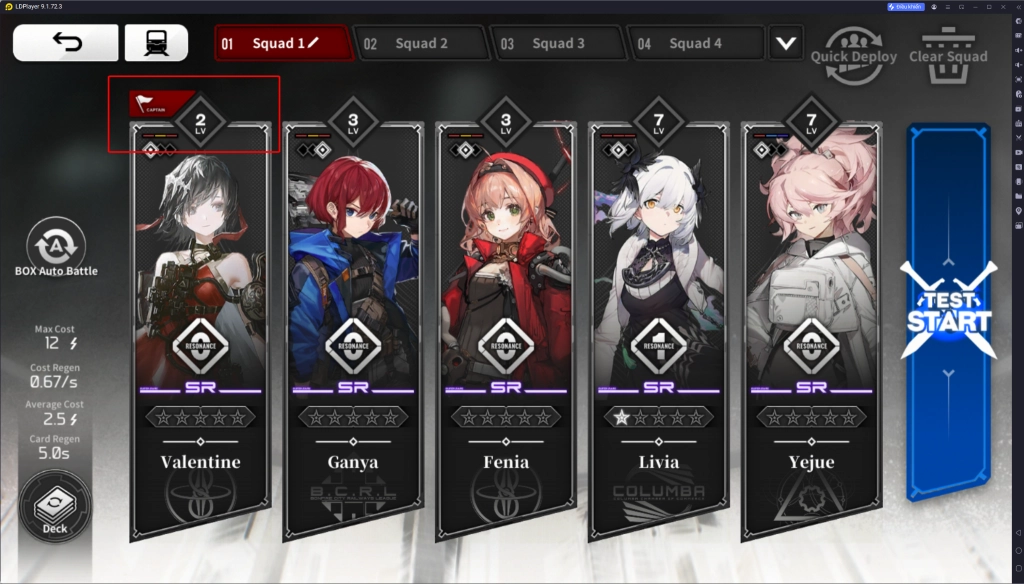Screen dimensions: 1024x584
Task: Select the Livia character card
Action: [x=659, y=330]
